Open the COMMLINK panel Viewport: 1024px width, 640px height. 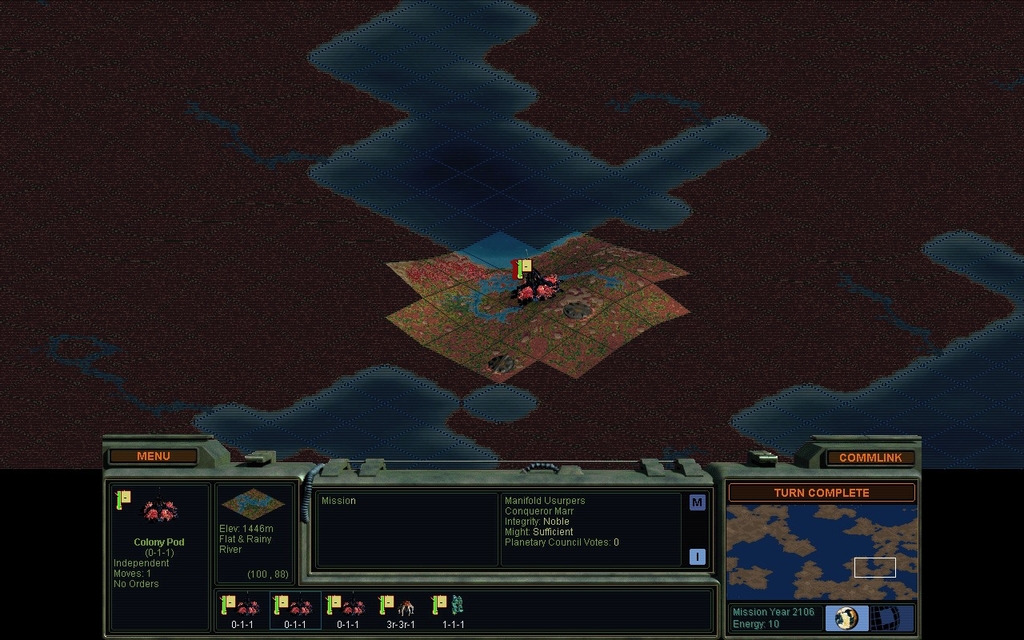tap(870, 457)
